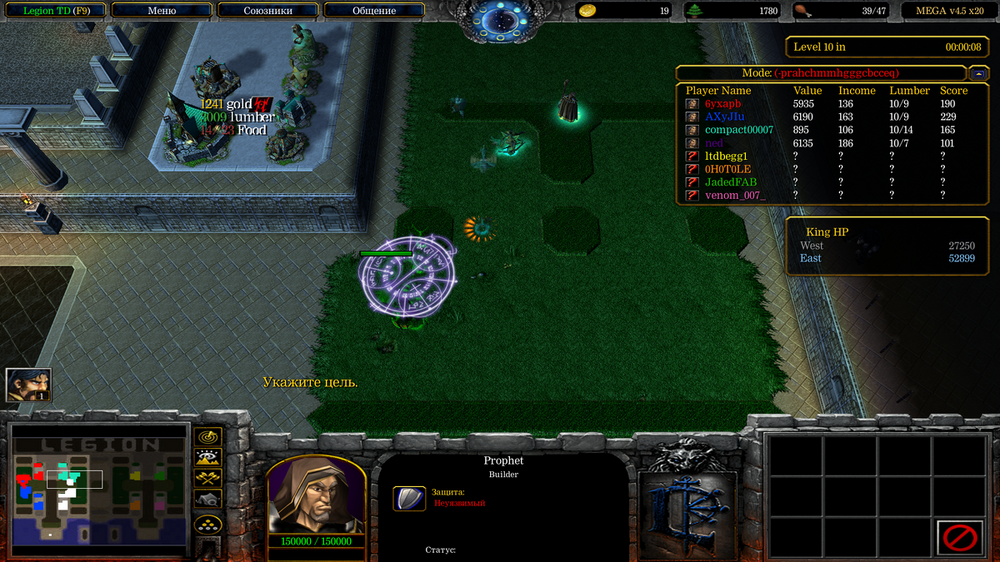1000x562 pixels.
Task: Toggle minimap ally color mode (crossed axes)
Action: [208, 478]
